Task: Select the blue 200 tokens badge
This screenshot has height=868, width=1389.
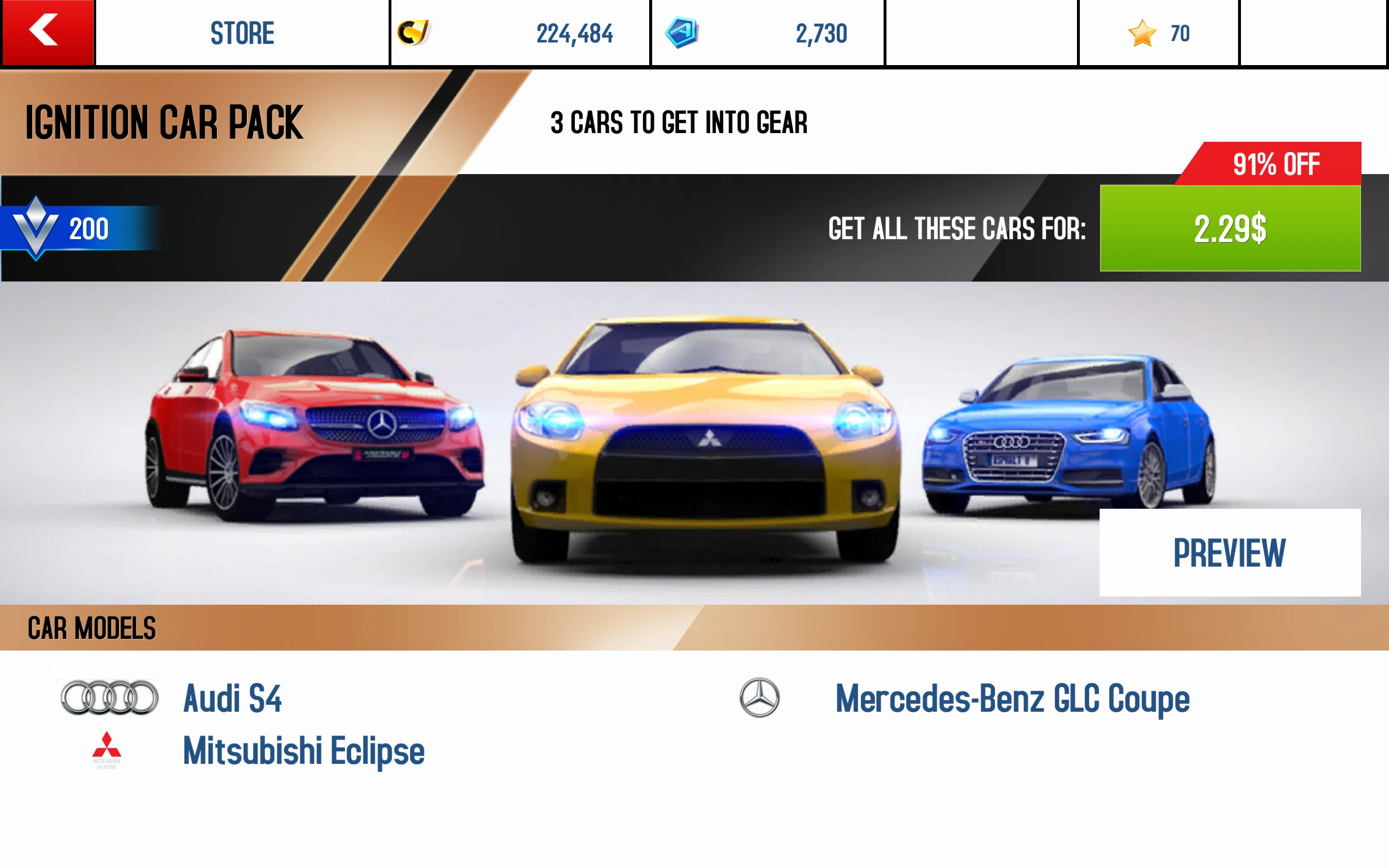Action: 69,230
